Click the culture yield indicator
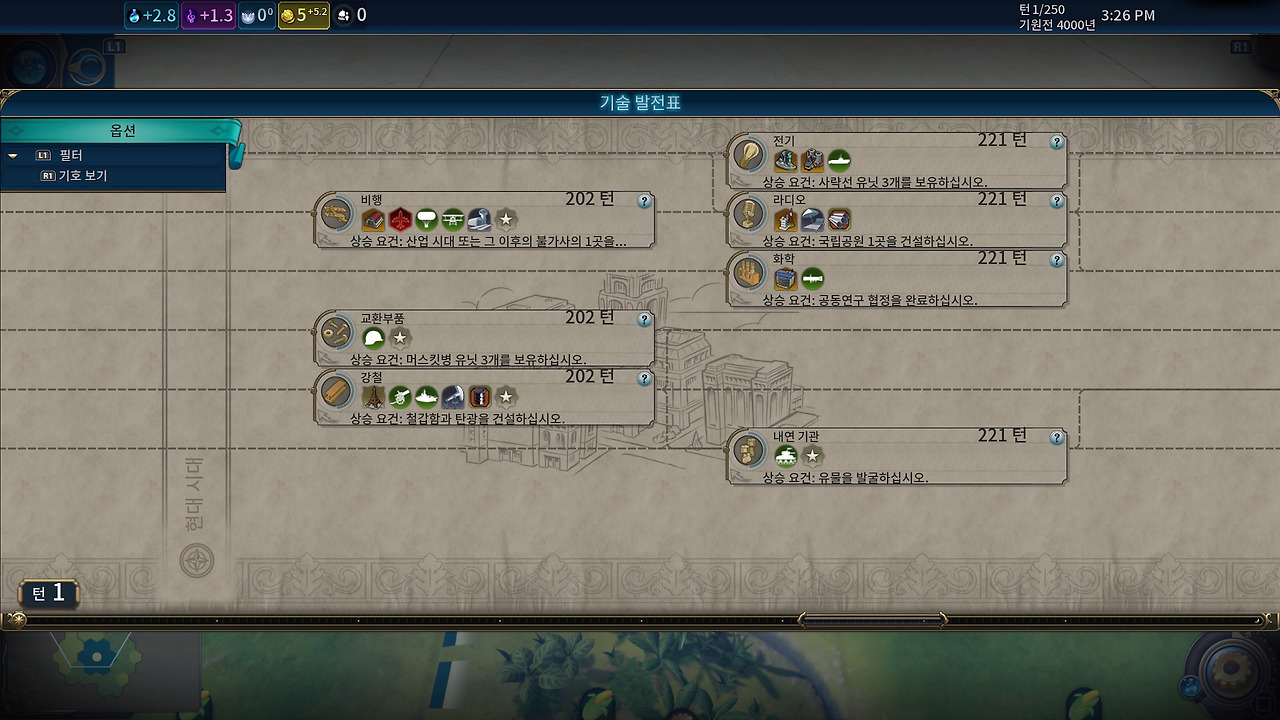 click(209, 15)
